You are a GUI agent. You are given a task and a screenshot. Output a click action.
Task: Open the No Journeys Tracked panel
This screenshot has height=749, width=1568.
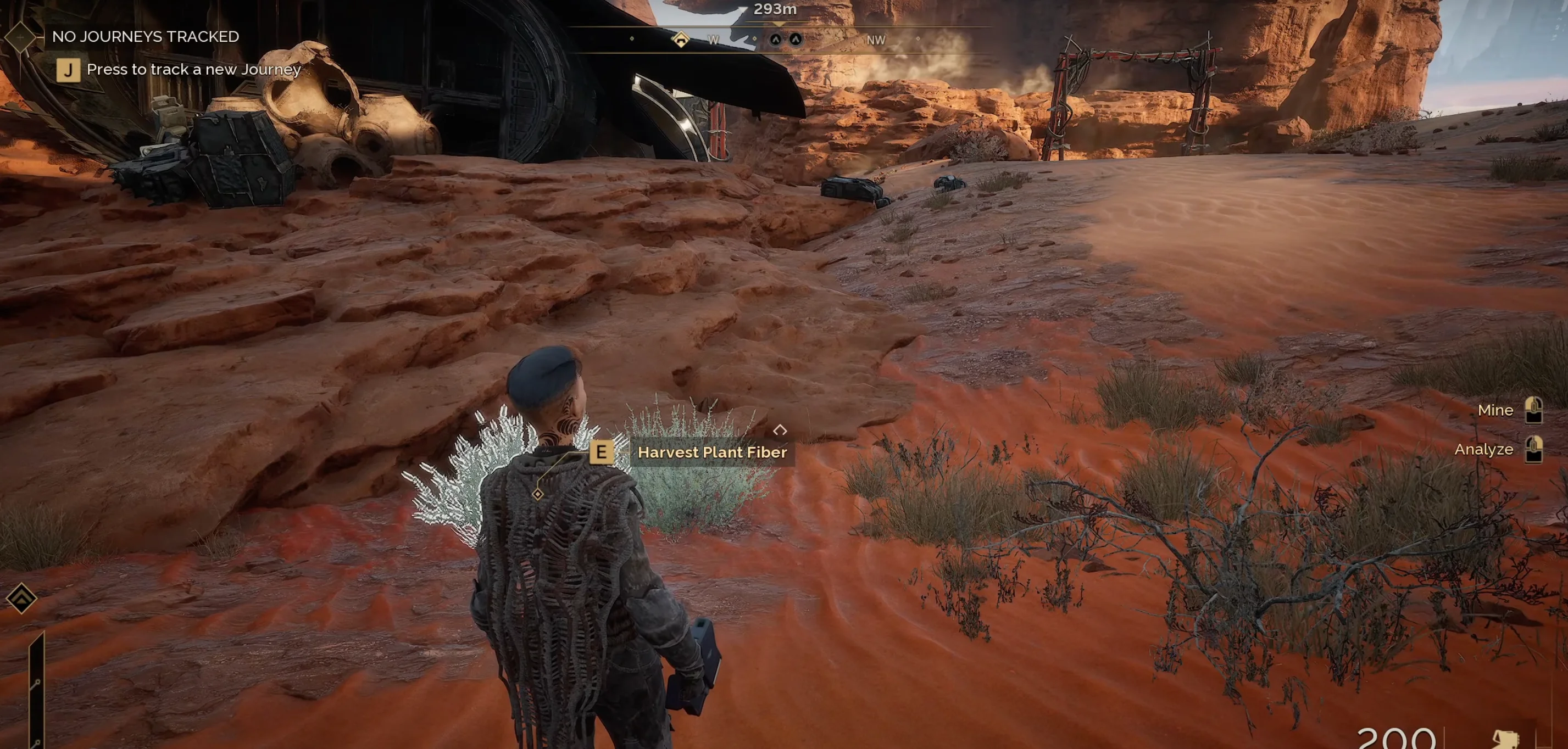point(146,36)
